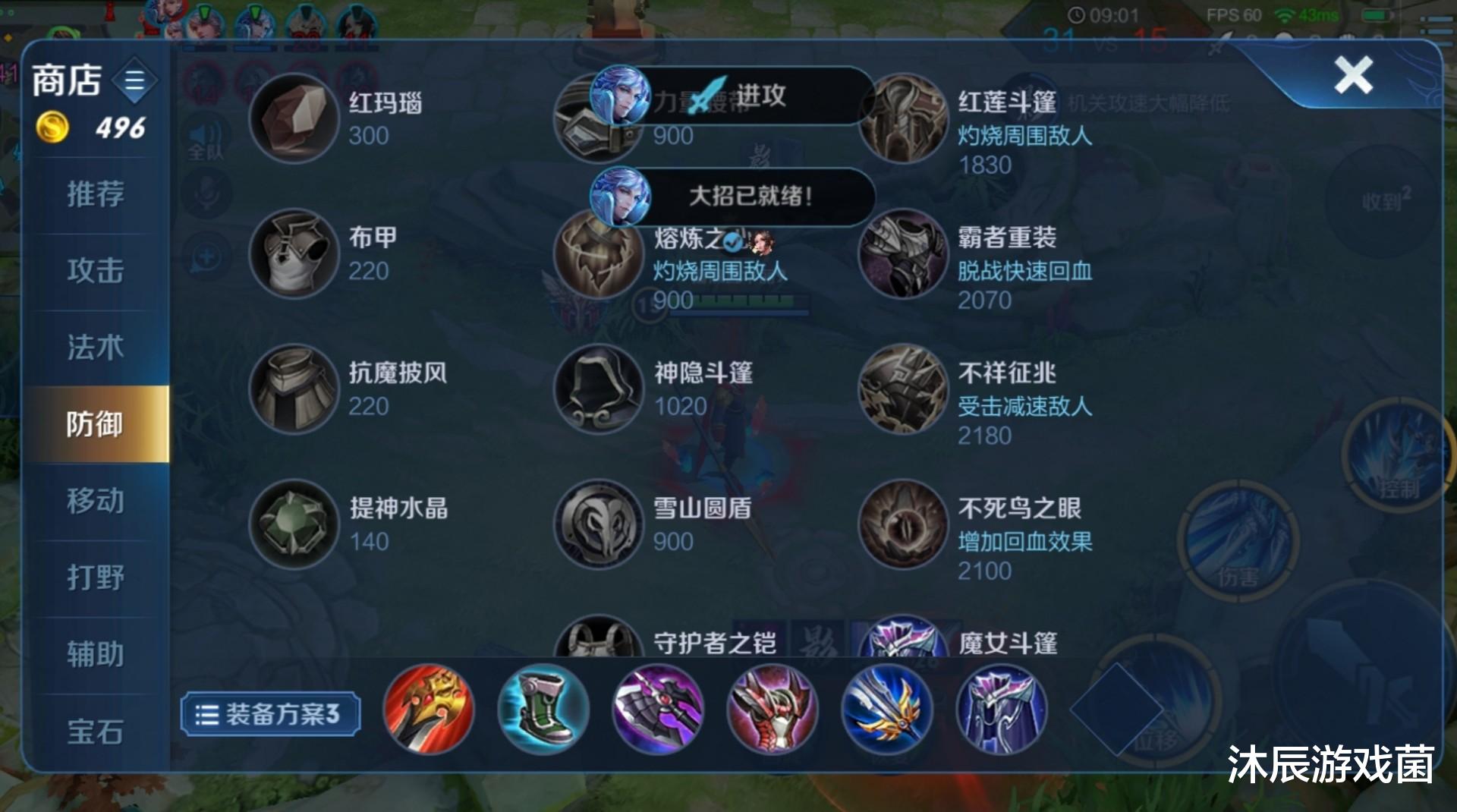The width and height of the screenshot is (1457, 812).
Task: Click the 不死鸟之眼 item icon
Action: tap(903, 525)
